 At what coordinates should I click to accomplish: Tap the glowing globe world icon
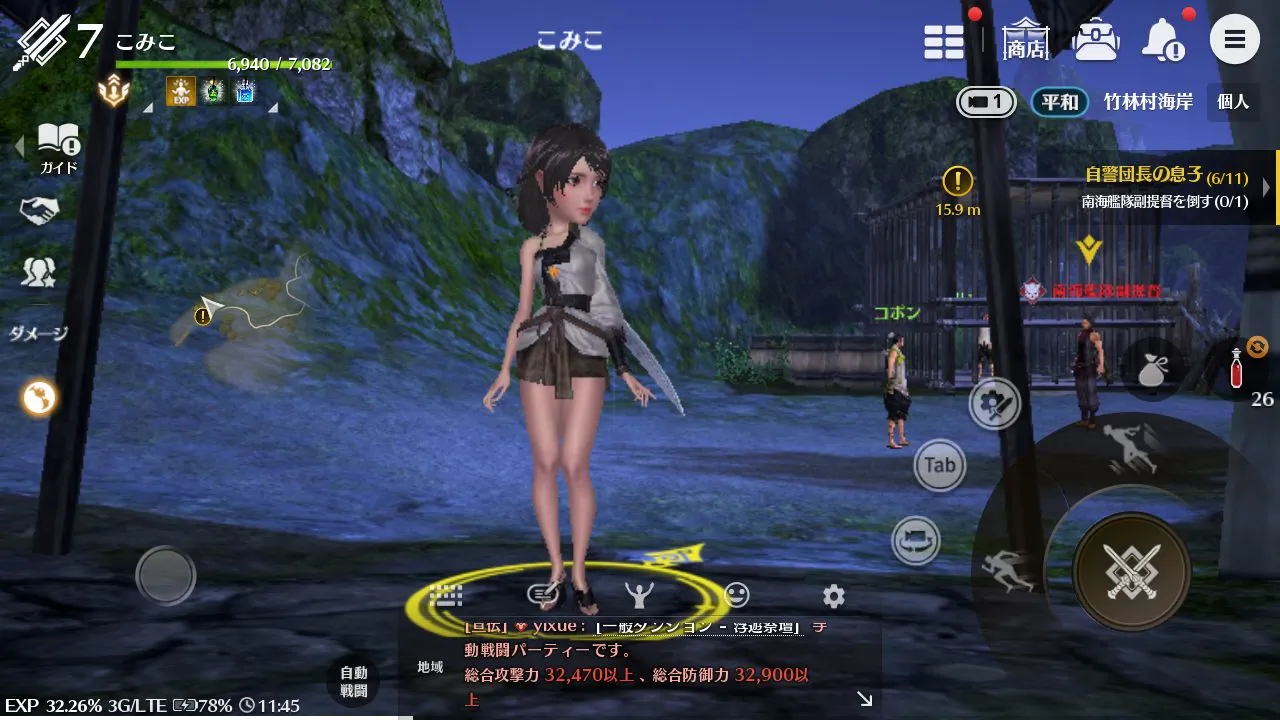[40, 398]
